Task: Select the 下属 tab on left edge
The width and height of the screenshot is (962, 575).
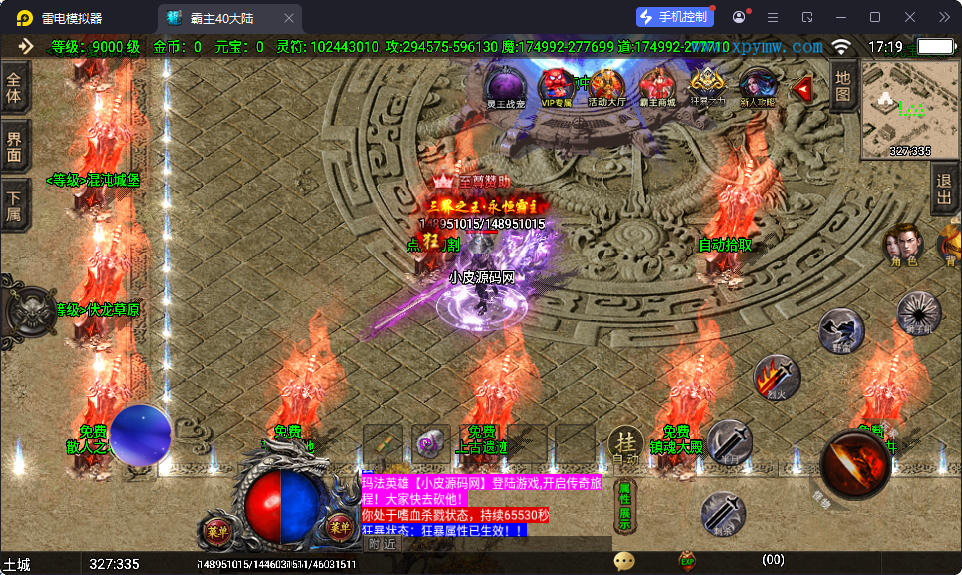Action: (14, 204)
